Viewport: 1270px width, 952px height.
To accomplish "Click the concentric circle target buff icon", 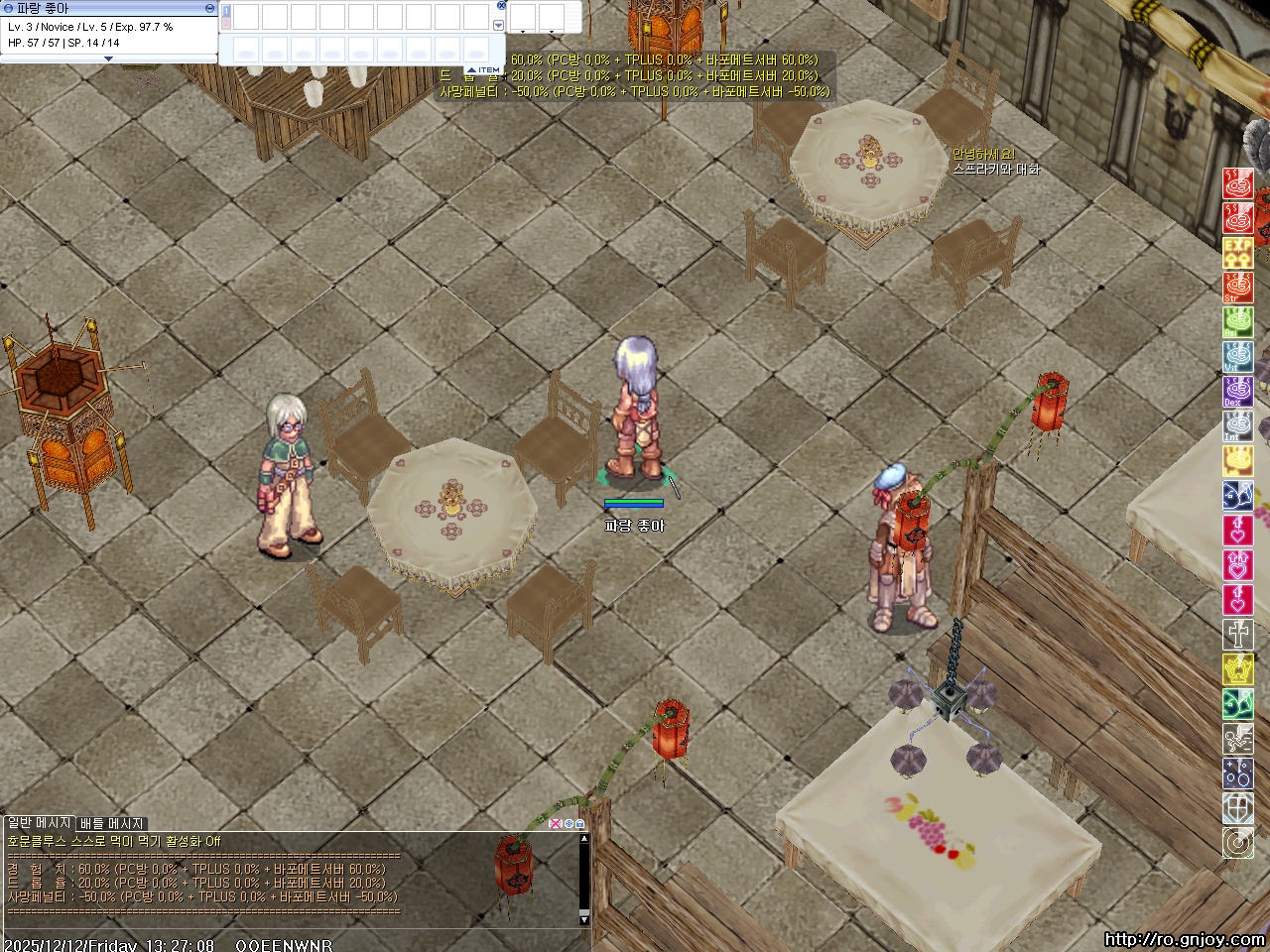I will (x=1237, y=843).
